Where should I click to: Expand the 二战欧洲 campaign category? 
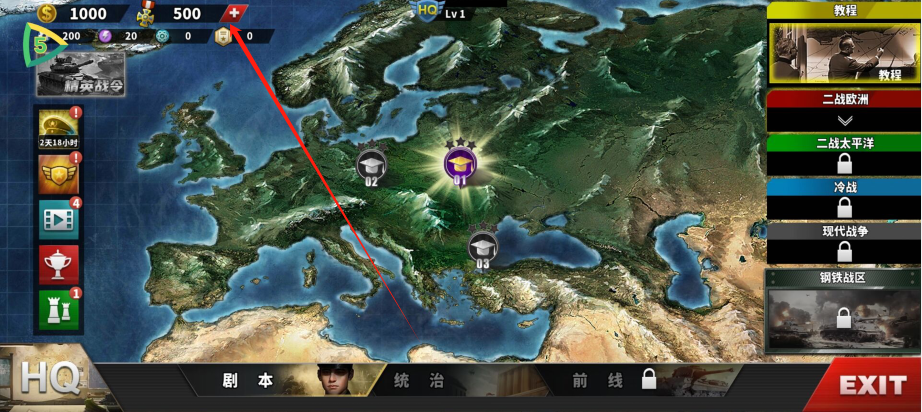(x=844, y=110)
